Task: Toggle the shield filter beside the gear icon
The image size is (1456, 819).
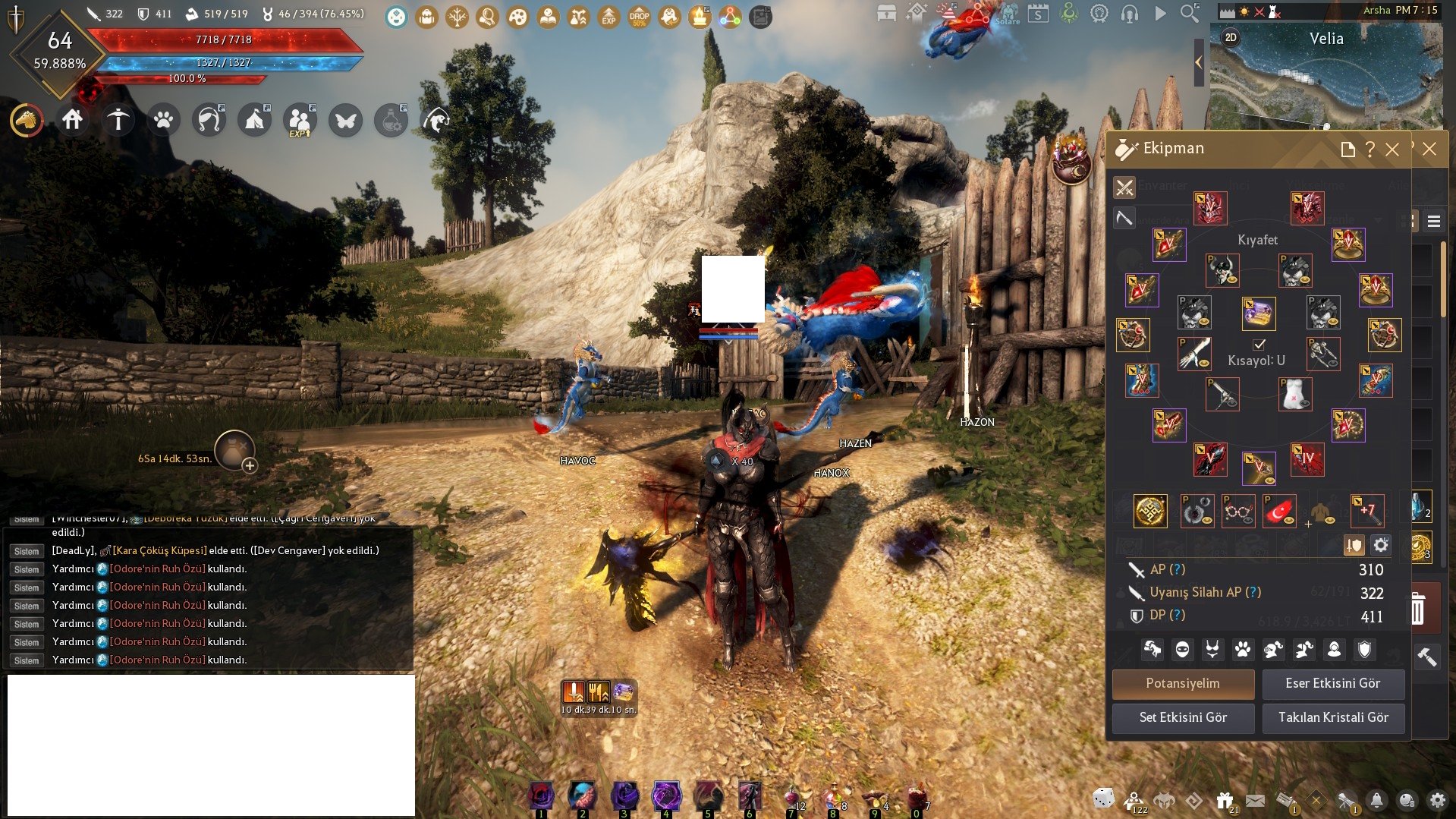Action: pos(1354,546)
